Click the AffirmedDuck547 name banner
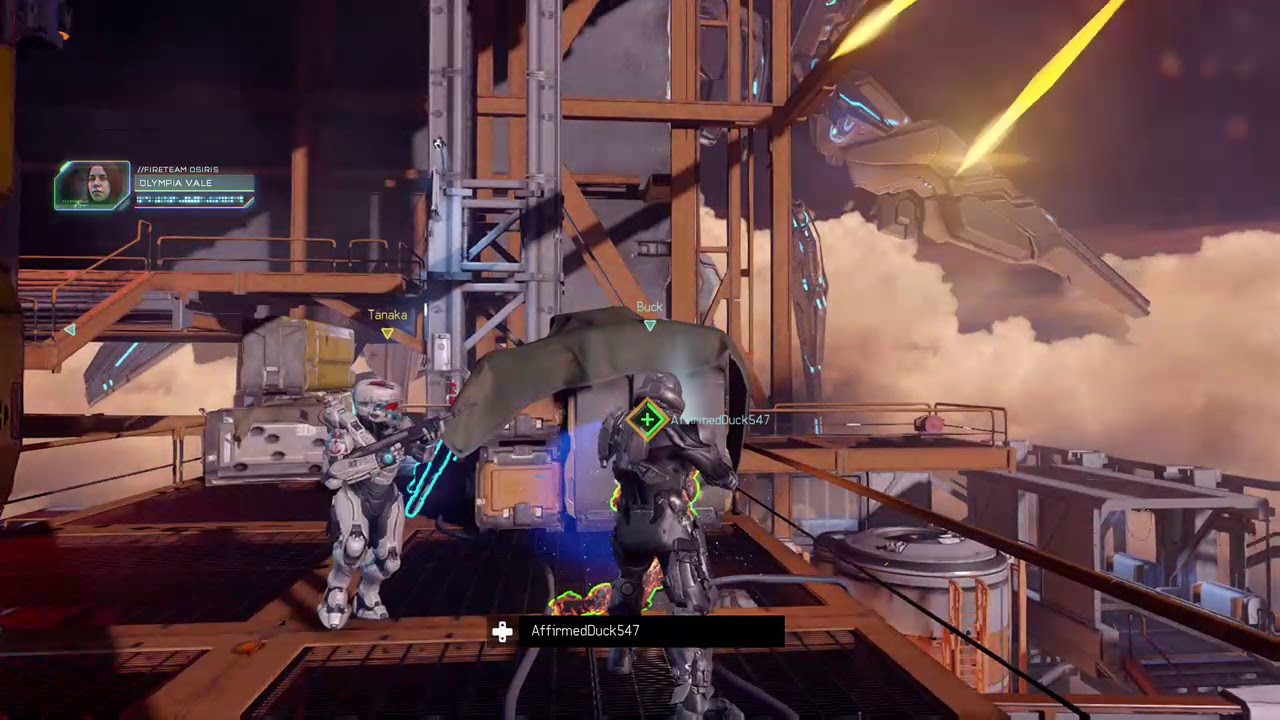1280x720 pixels. (x=636, y=631)
